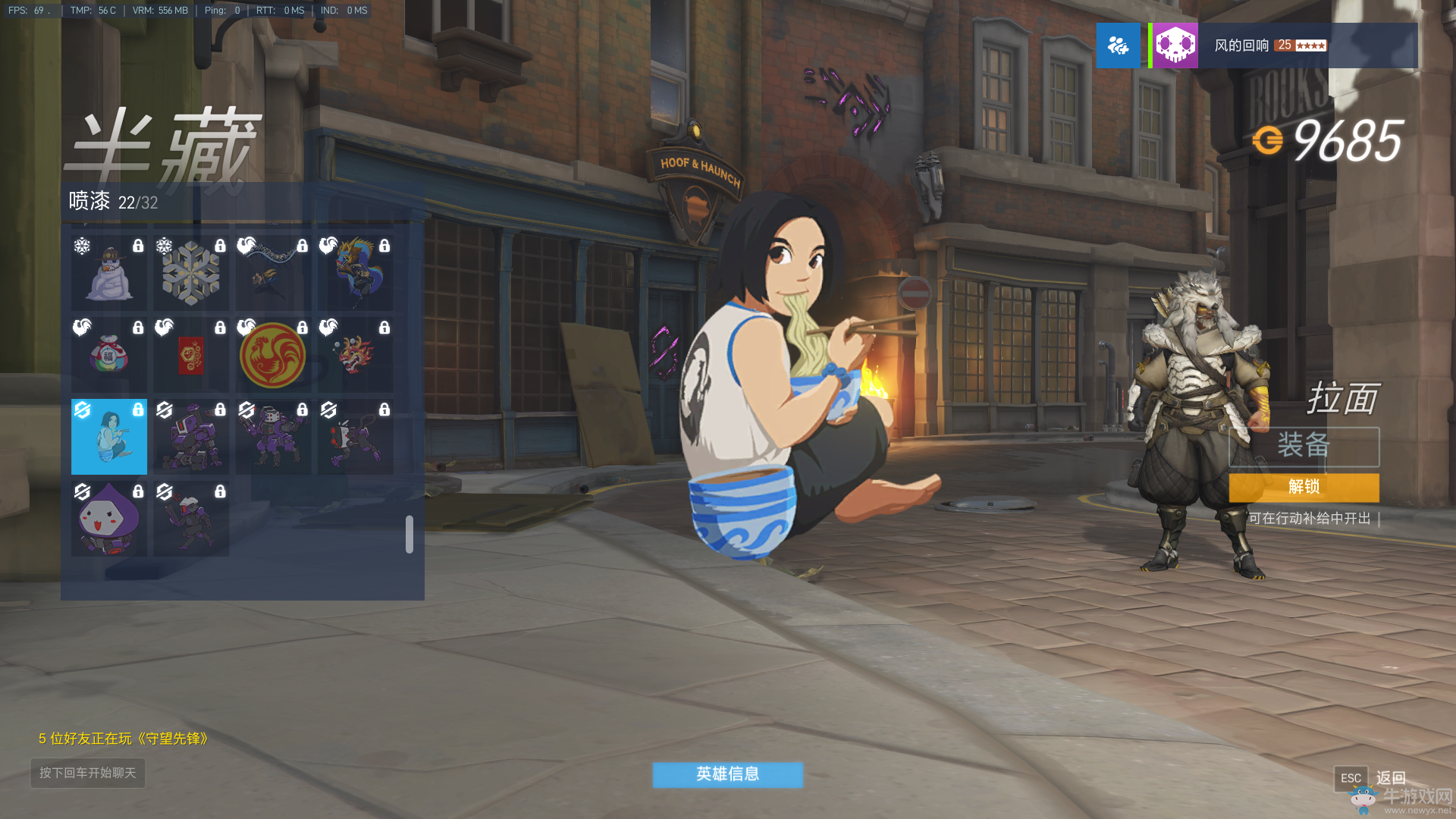Viewport: 1456px width, 819px height.
Task: Click the chat input box
Action: pos(88,773)
